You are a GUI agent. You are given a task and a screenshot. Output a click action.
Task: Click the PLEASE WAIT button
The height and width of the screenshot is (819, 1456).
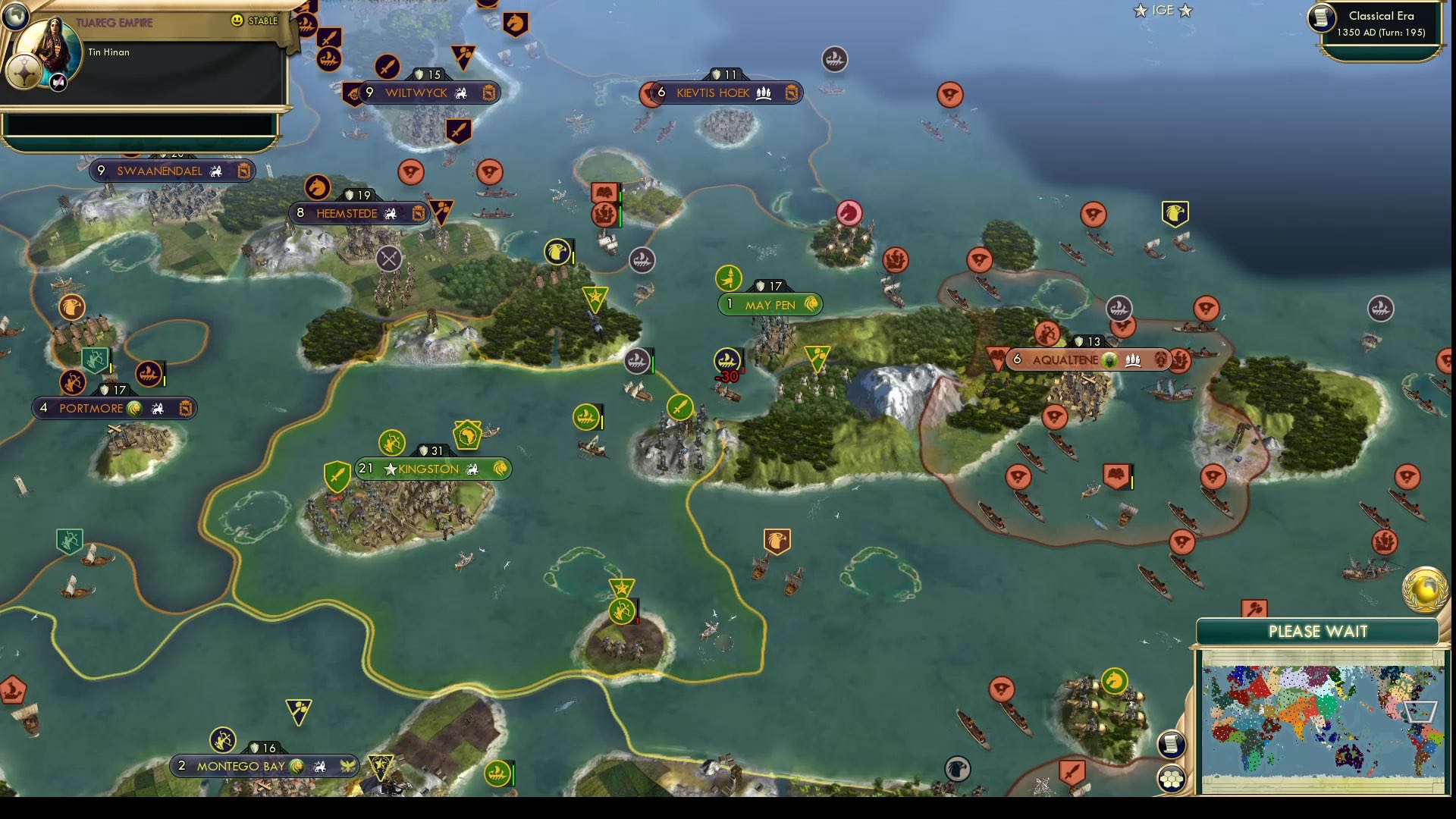click(1319, 630)
